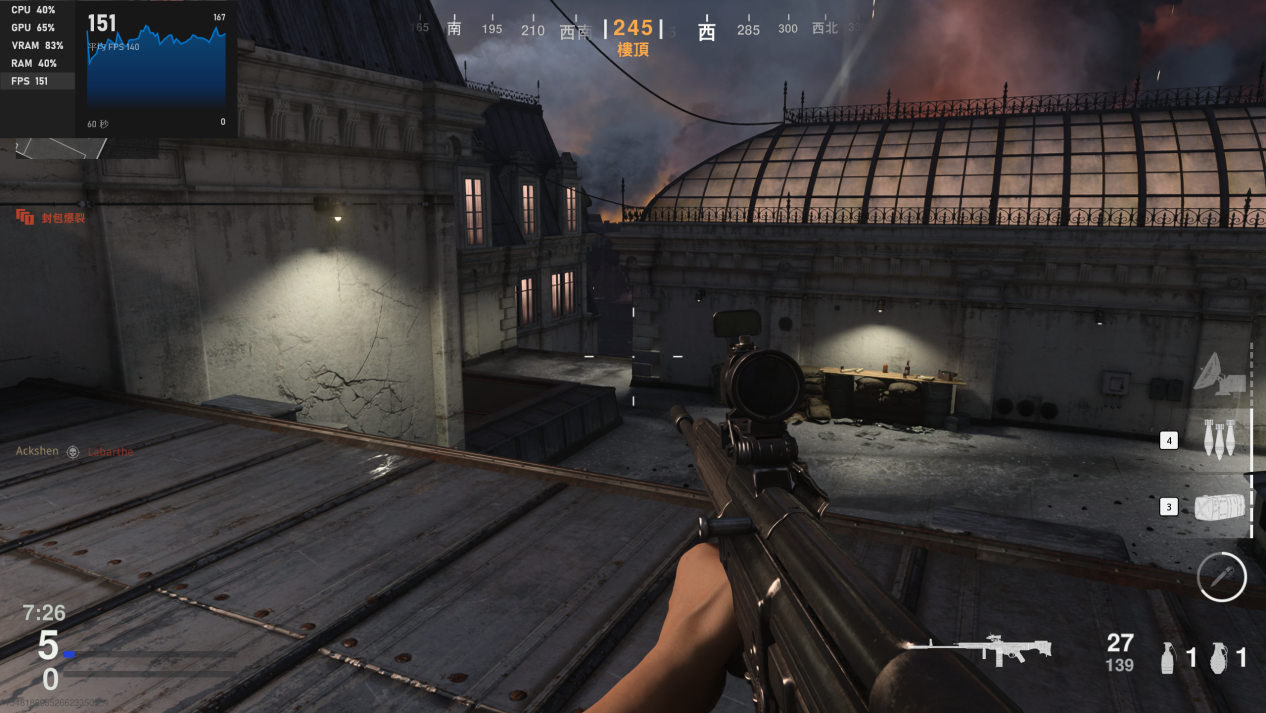Select the radar dish killstreak icon
The height and width of the screenshot is (713, 1266).
[x=1219, y=372]
